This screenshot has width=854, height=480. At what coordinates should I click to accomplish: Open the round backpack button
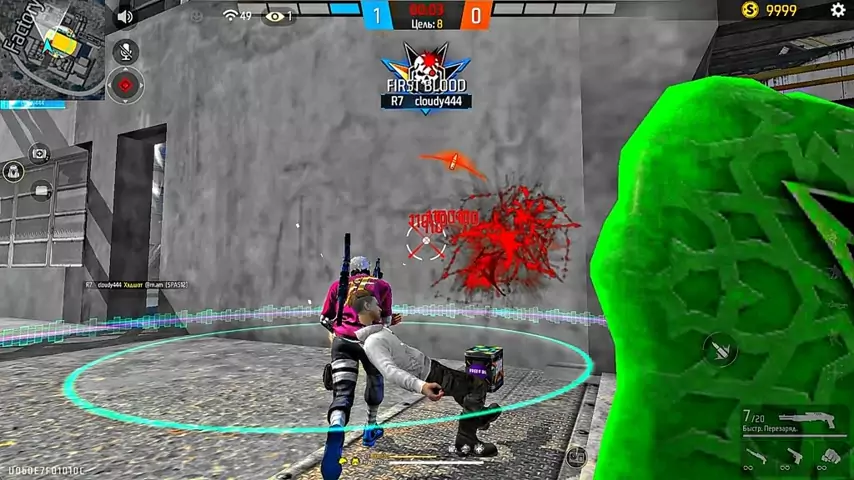[14, 171]
